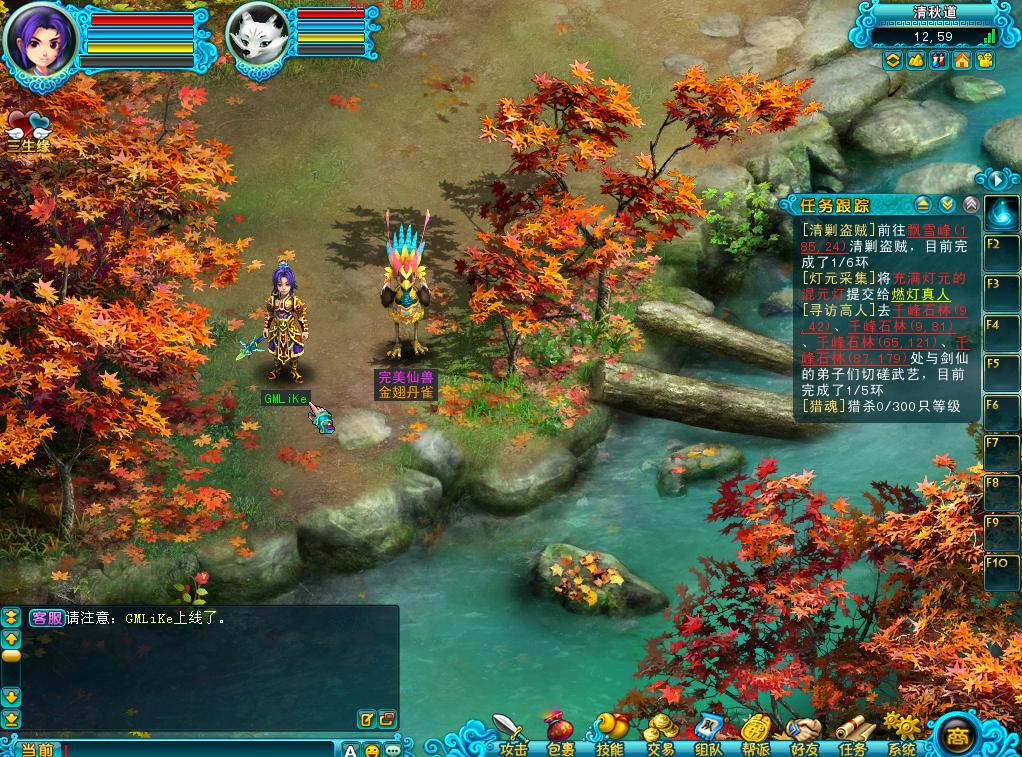1022x757 pixels.
Task: Open the 帮派 (Guild) panel
Action: [756, 734]
